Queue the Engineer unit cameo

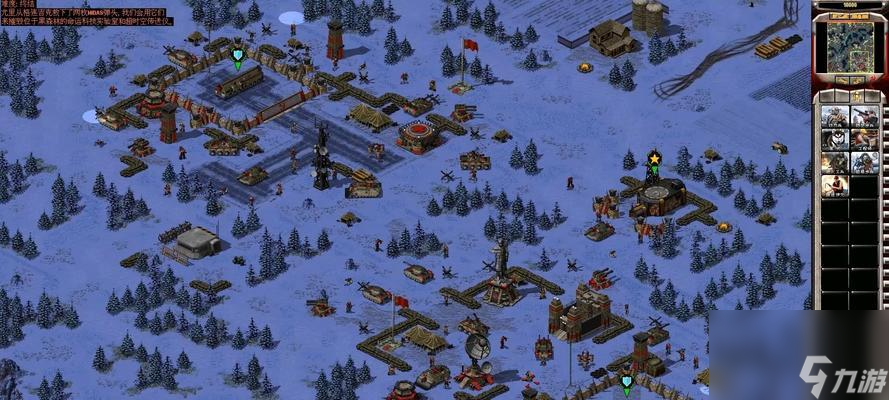click(x=865, y=139)
